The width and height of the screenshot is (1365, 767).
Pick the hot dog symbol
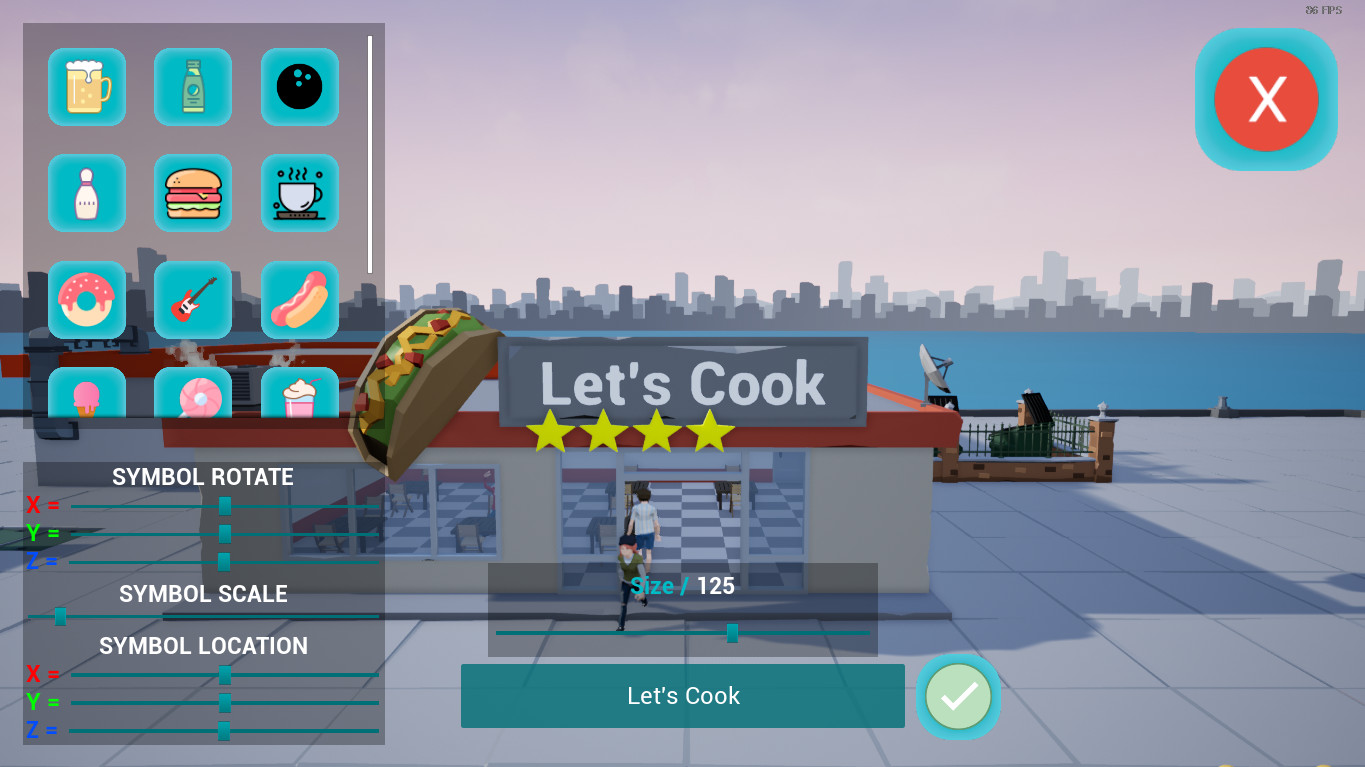click(x=299, y=300)
